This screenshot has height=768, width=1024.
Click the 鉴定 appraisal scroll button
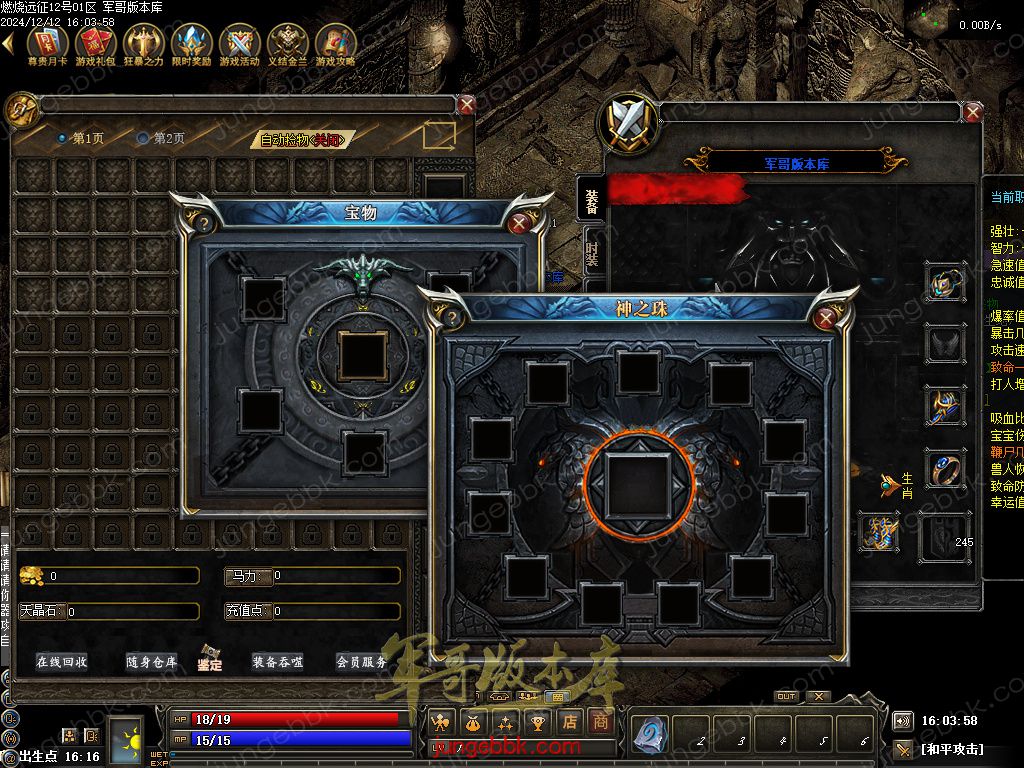click(x=210, y=658)
